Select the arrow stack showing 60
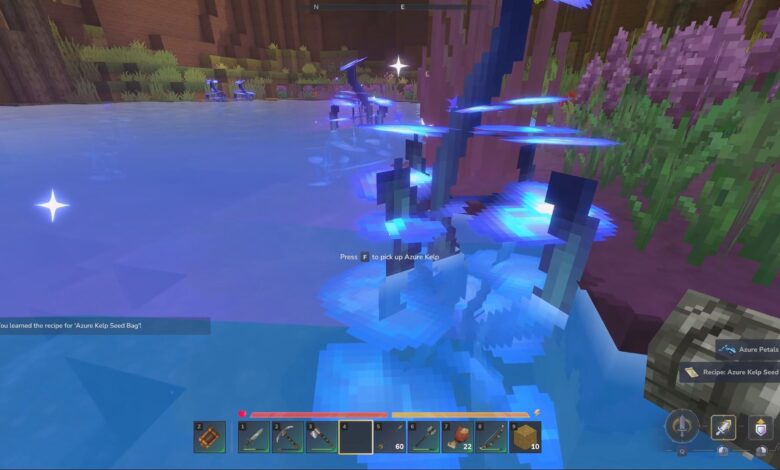This screenshot has width=780, height=470. click(389, 437)
